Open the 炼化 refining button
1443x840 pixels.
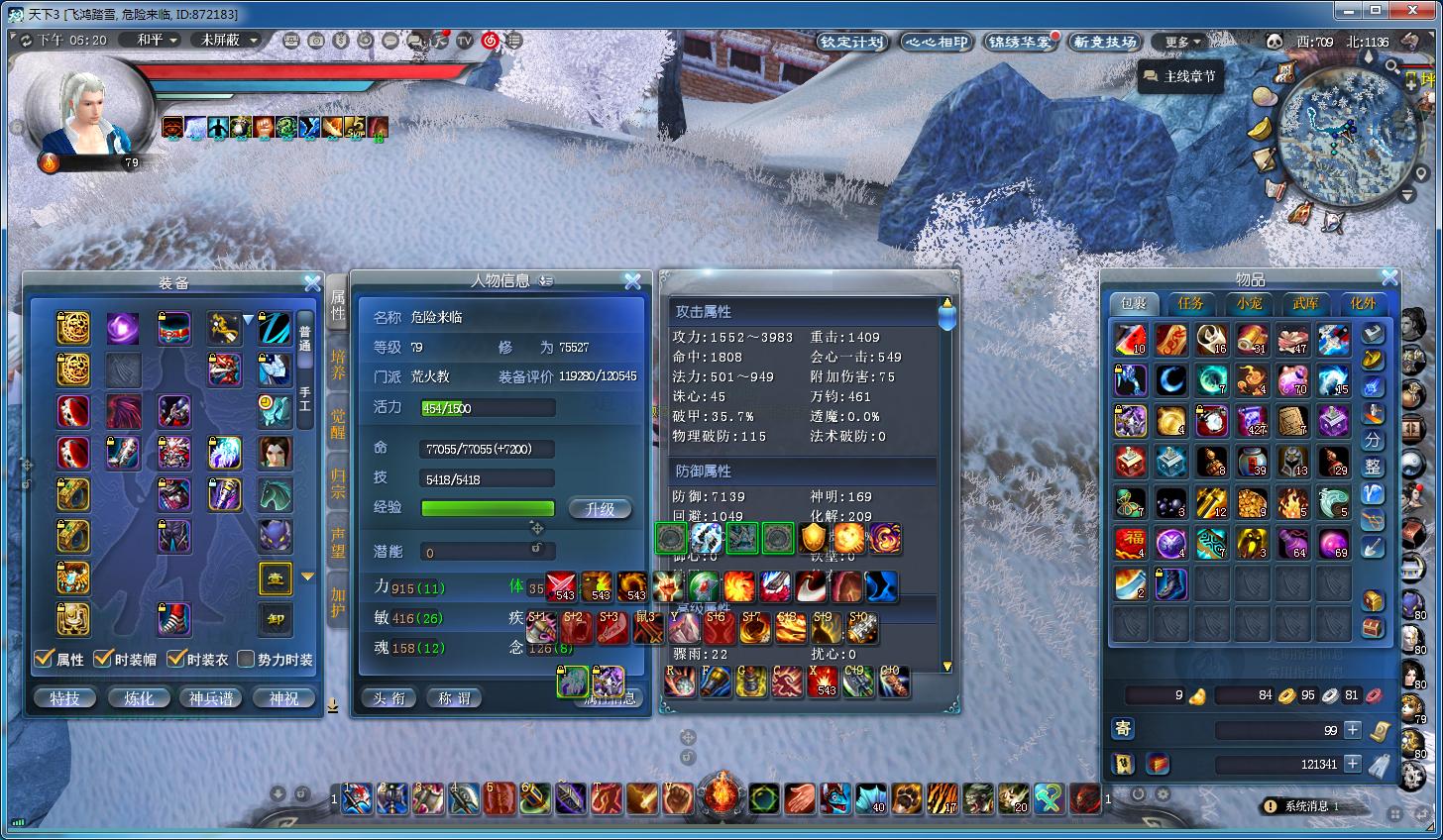(x=139, y=698)
